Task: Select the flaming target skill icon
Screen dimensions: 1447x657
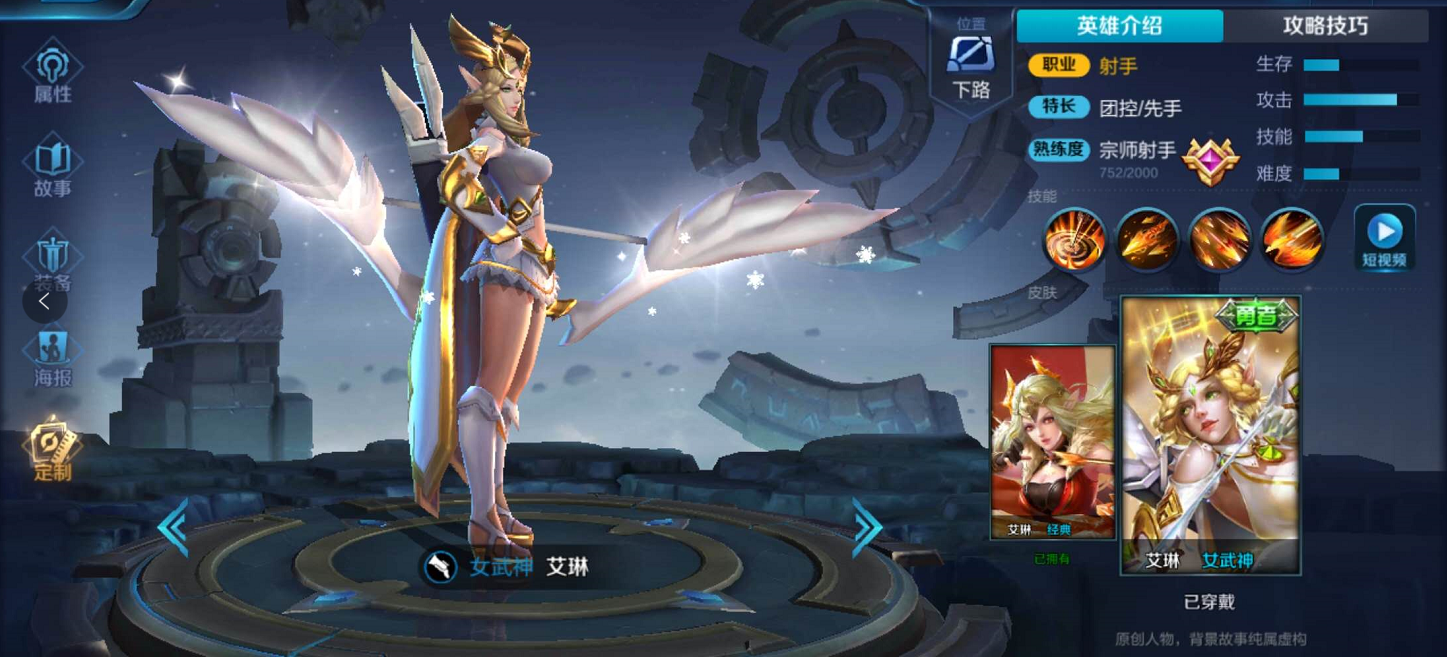Action: [1075, 240]
